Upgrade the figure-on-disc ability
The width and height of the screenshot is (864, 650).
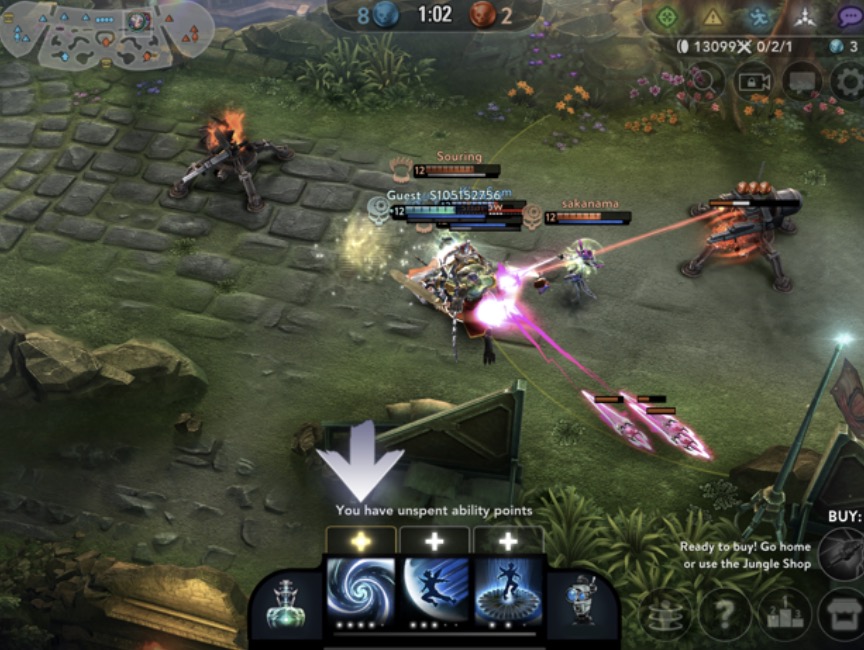[508, 541]
